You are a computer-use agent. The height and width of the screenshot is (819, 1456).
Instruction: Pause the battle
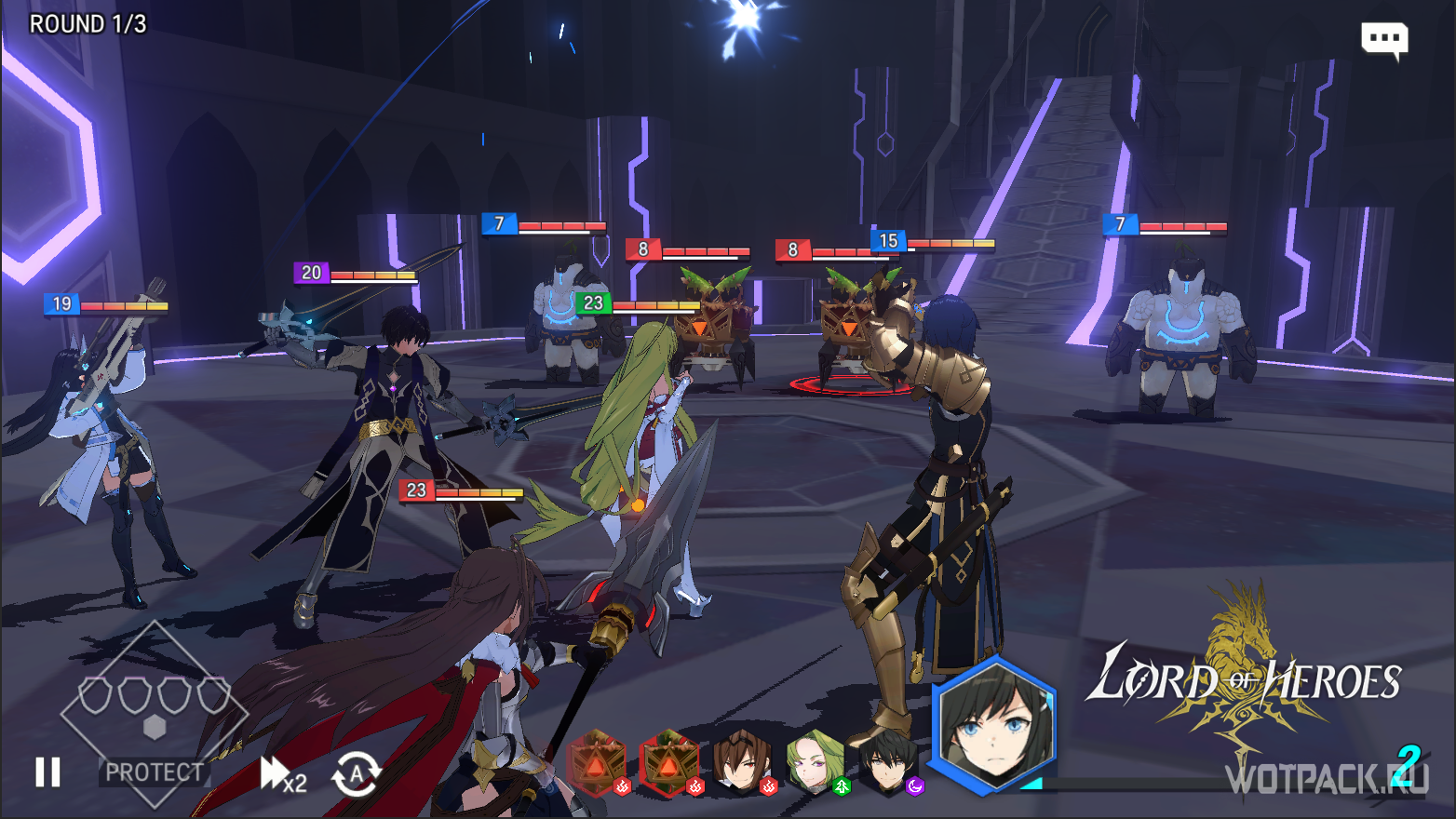(x=47, y=772)
